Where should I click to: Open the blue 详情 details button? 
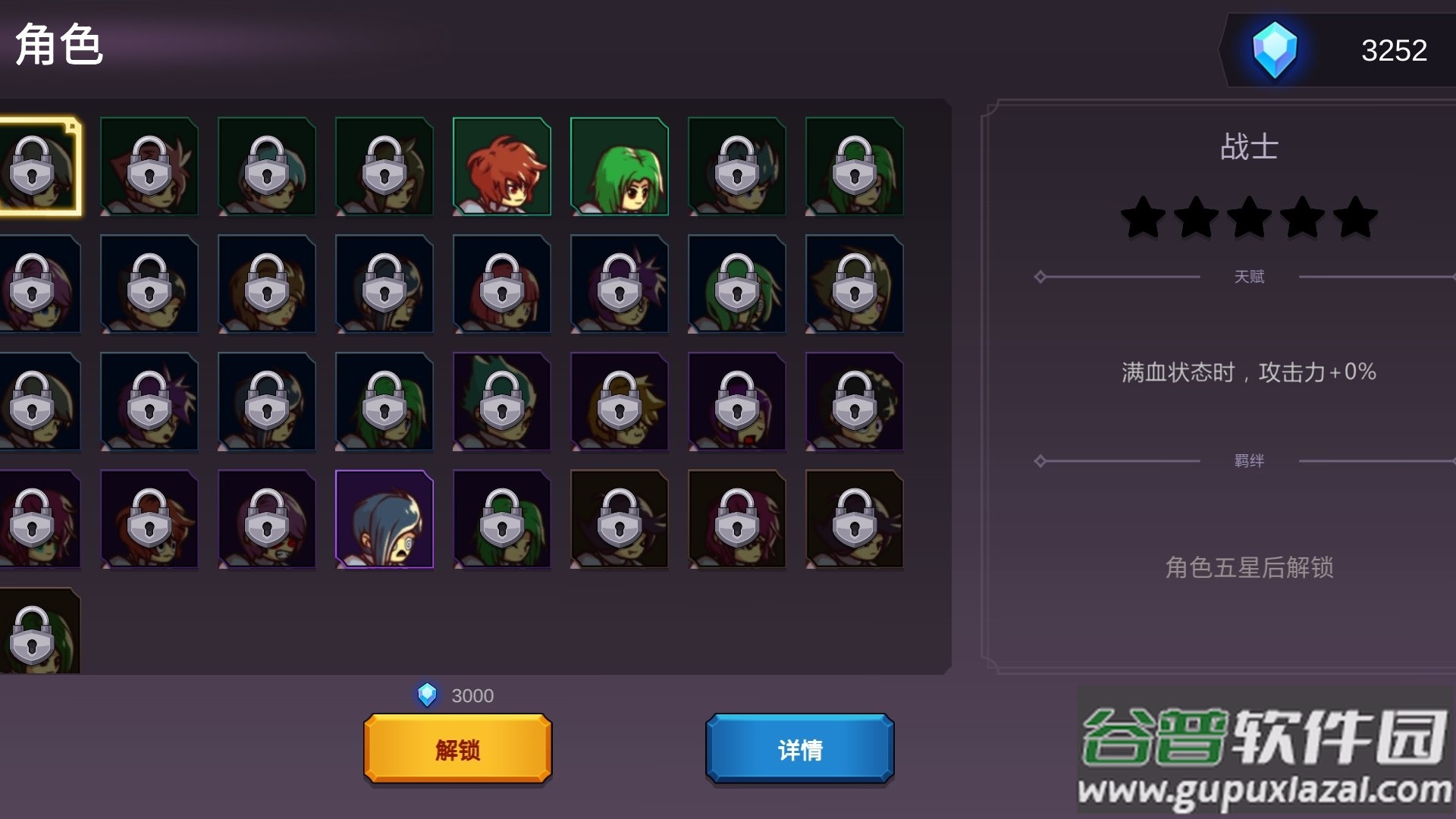(x=799, y=748)
